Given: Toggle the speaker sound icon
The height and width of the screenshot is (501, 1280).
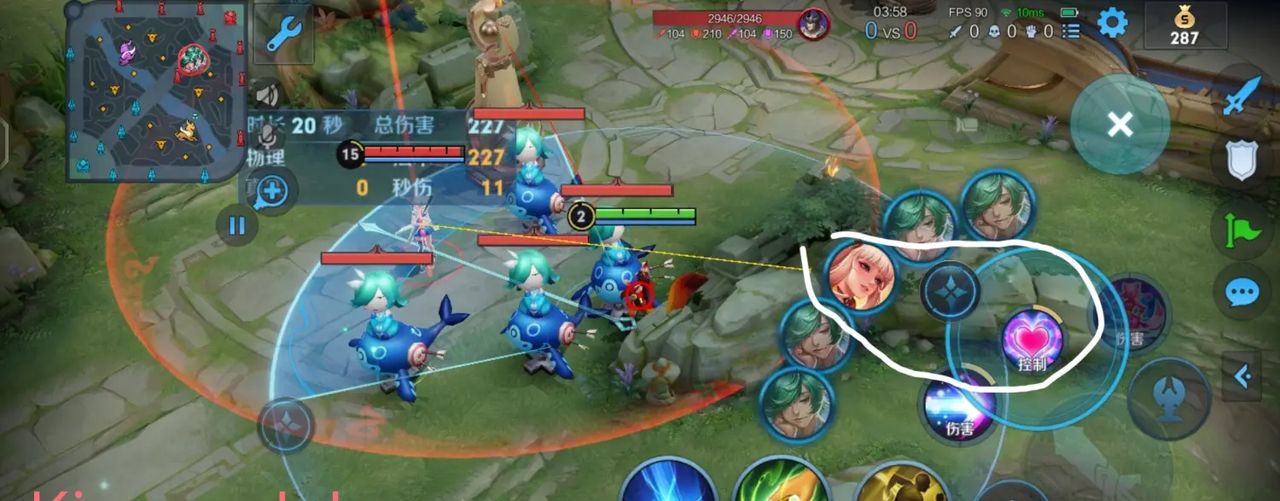Looking at the screenshot, I should click(x=265, y=95).
